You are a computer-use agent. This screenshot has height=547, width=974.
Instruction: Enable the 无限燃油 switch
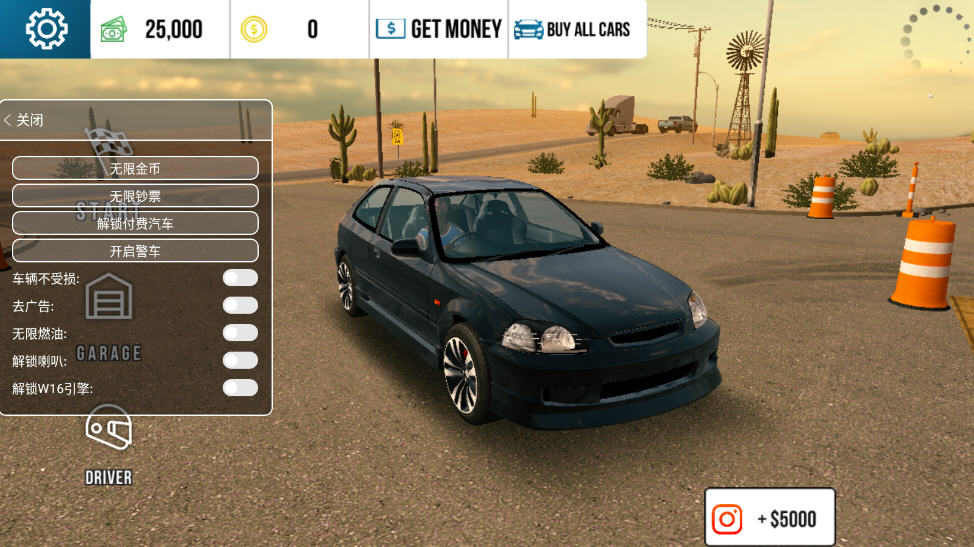tap(240, 333)
